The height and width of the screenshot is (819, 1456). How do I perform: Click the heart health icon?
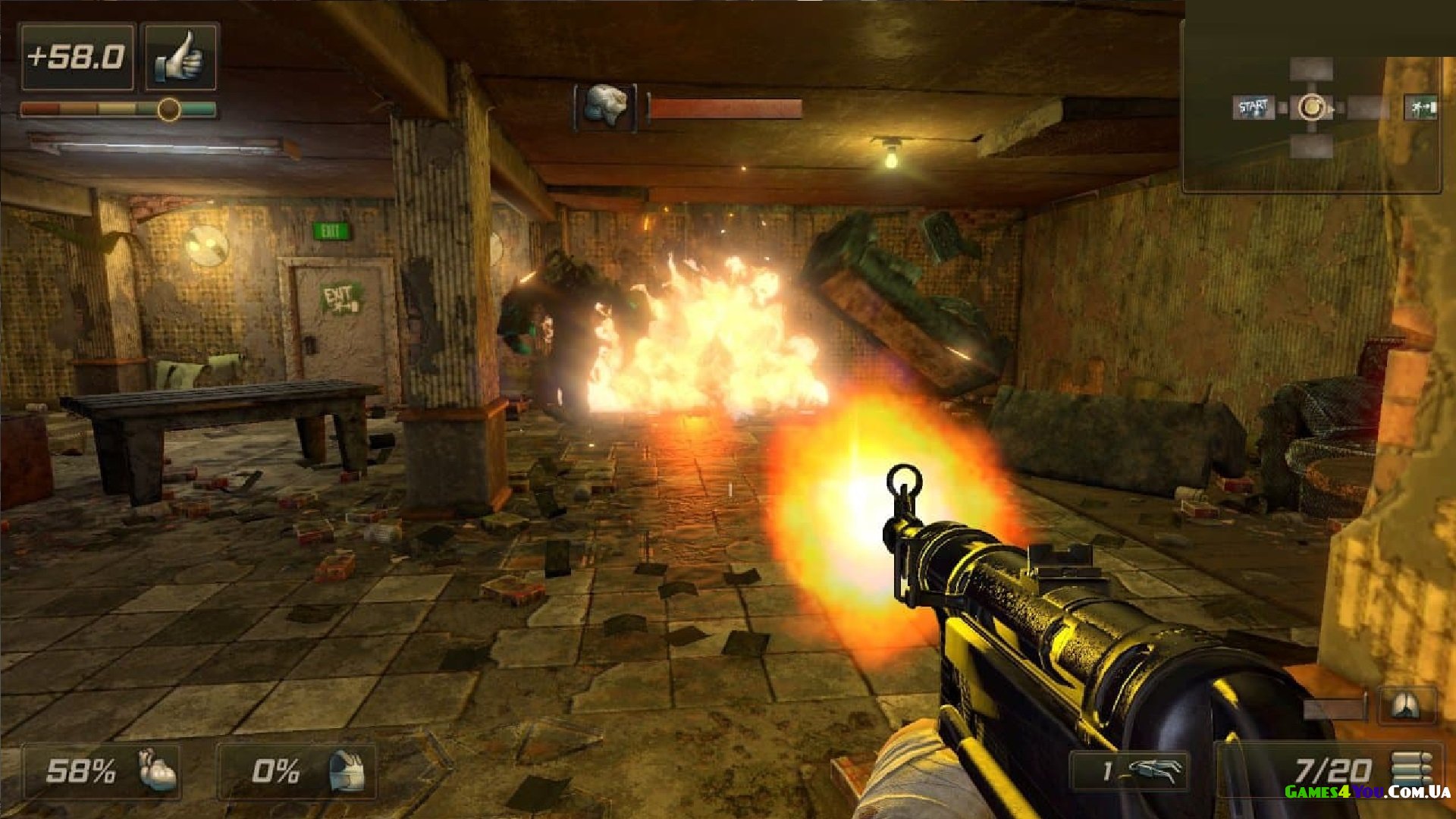157,770
